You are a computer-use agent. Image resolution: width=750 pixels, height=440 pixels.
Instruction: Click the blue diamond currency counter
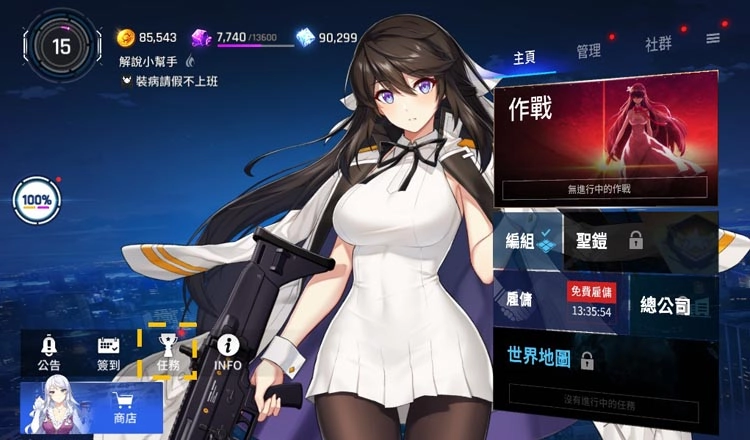327,38
